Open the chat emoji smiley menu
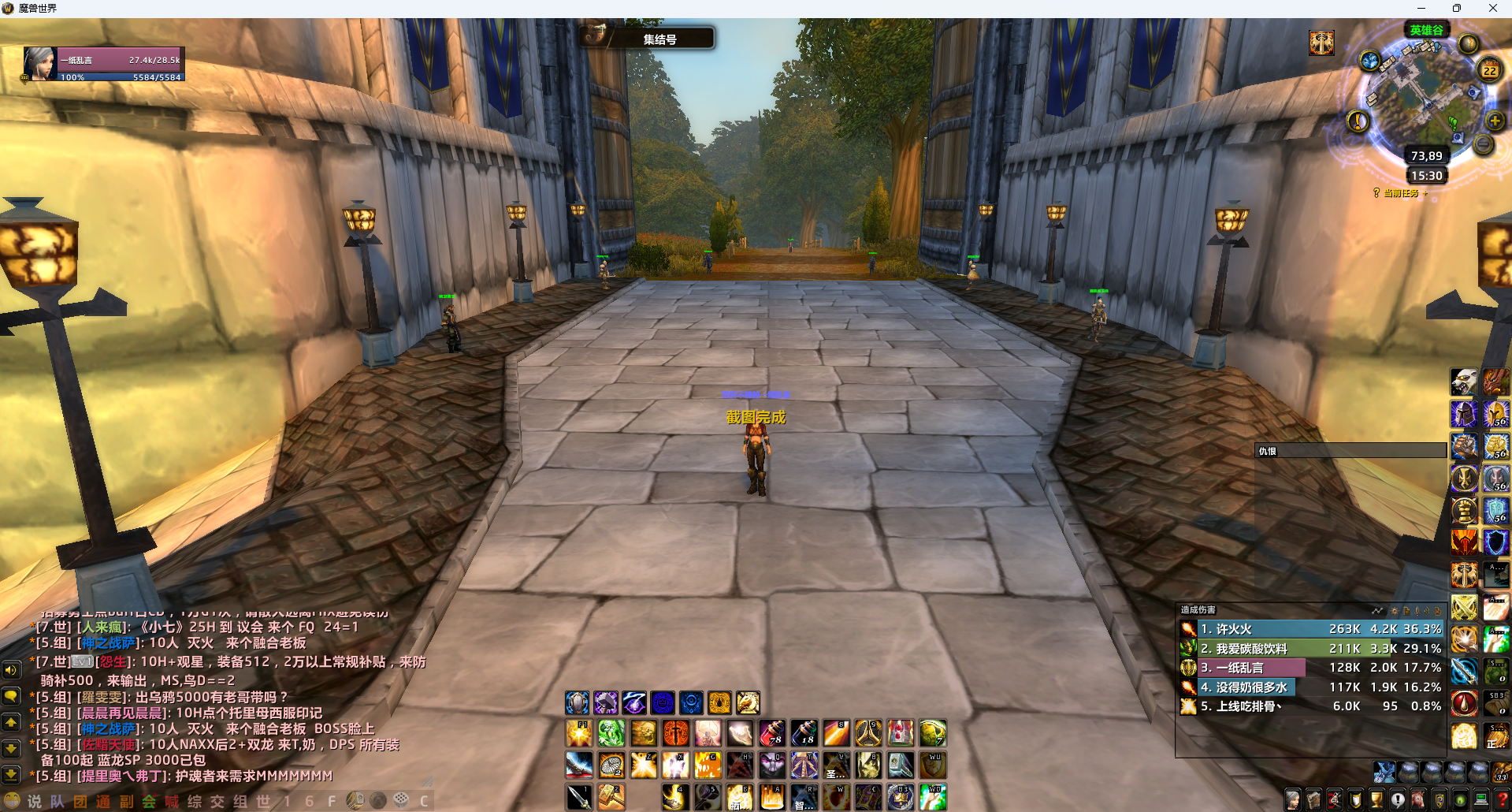Image resolution: width=1512 pixels, height=812 pixels. click(12, 801)
